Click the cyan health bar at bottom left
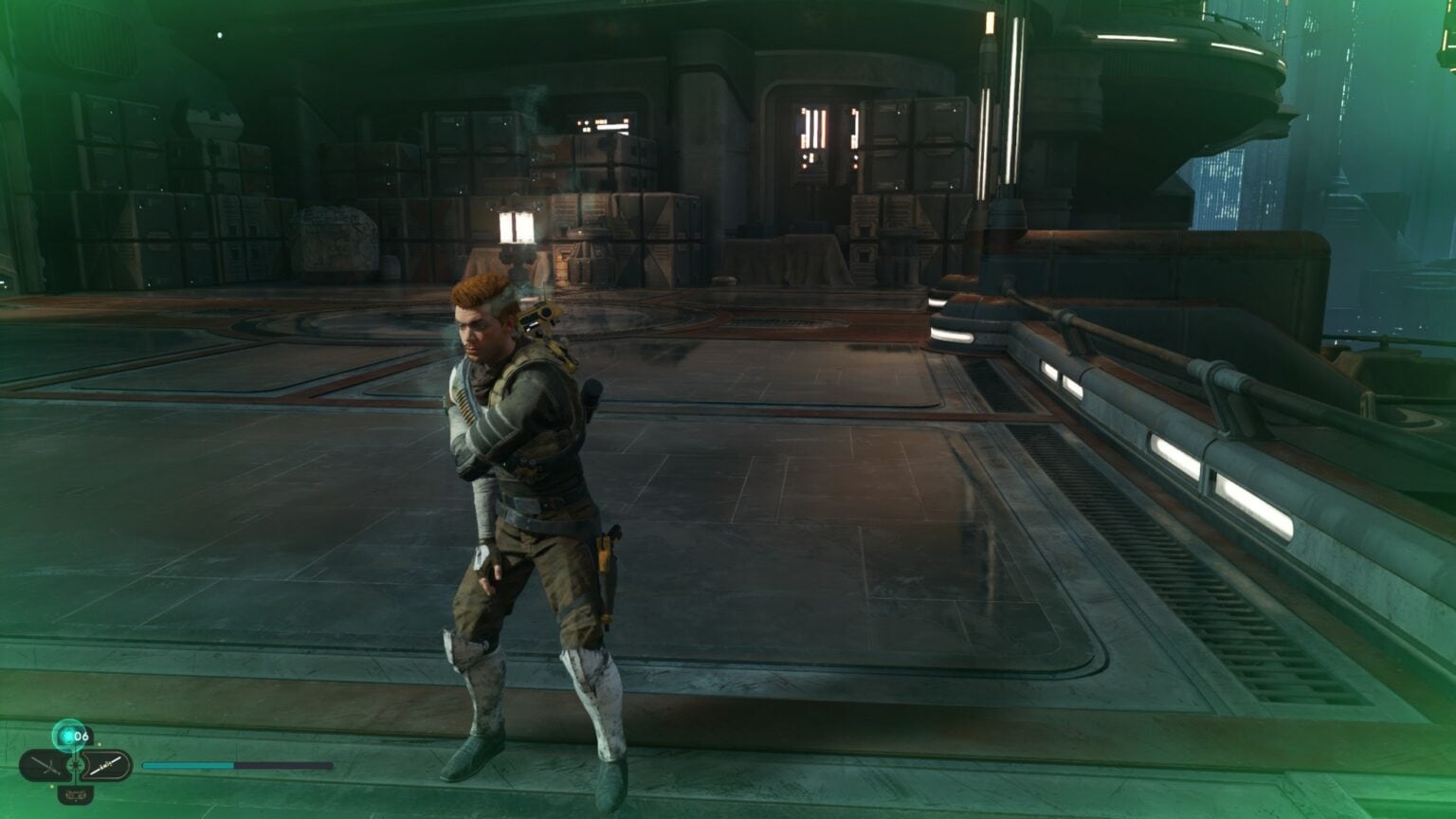The width and height of the screenshot is (1456, 819). 185,764
